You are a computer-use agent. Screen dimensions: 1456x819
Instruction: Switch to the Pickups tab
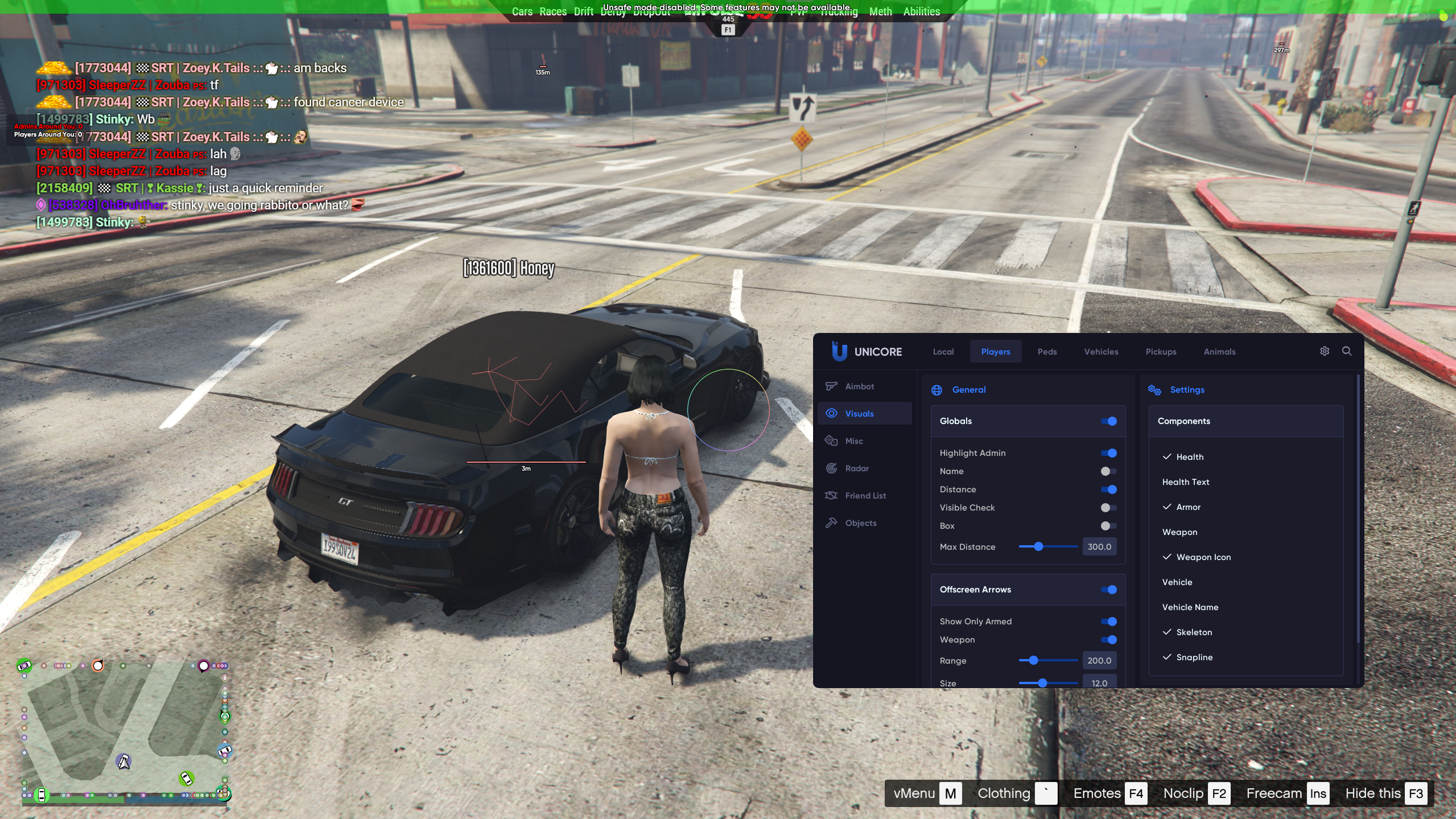click(1160, 352)
